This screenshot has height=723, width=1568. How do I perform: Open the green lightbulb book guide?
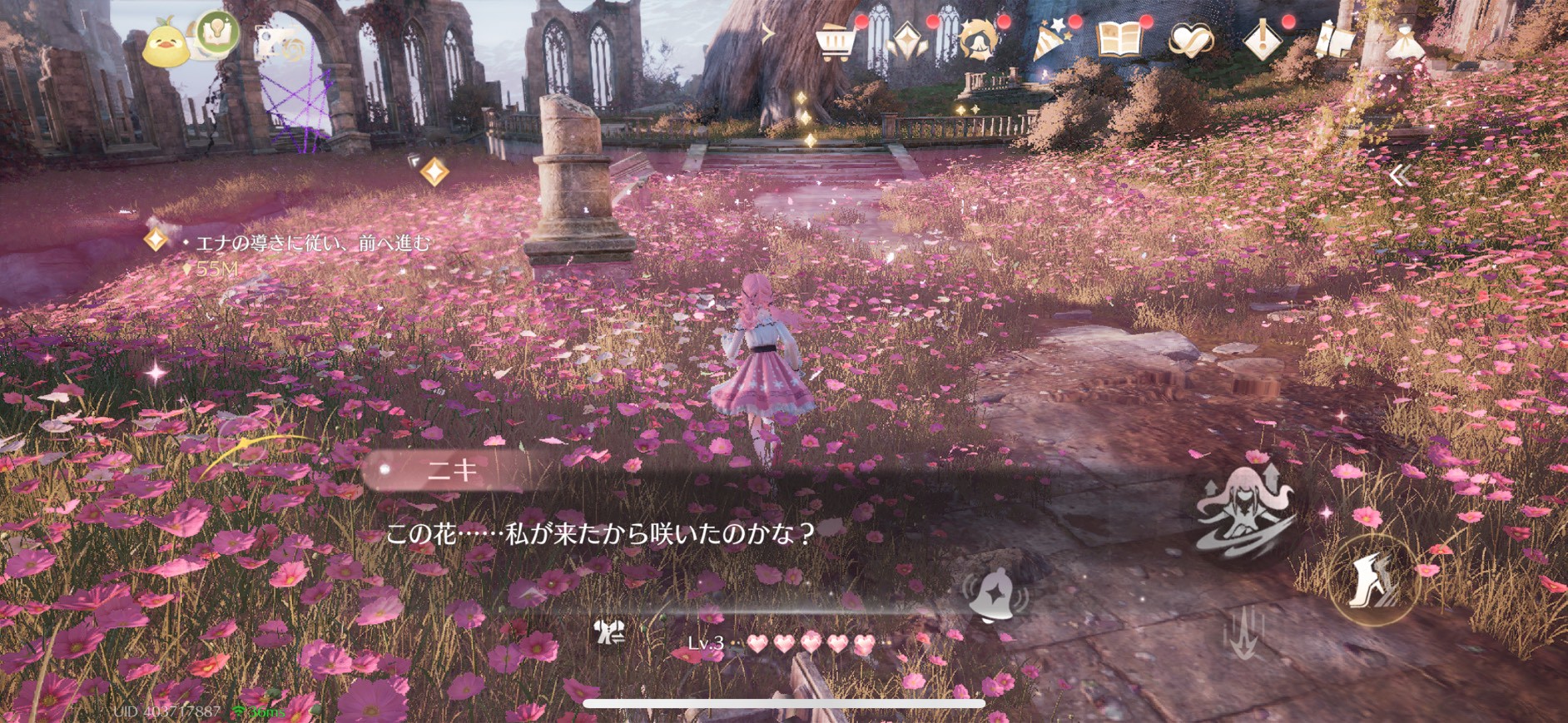pyautogui.click(x=218, y=33)
